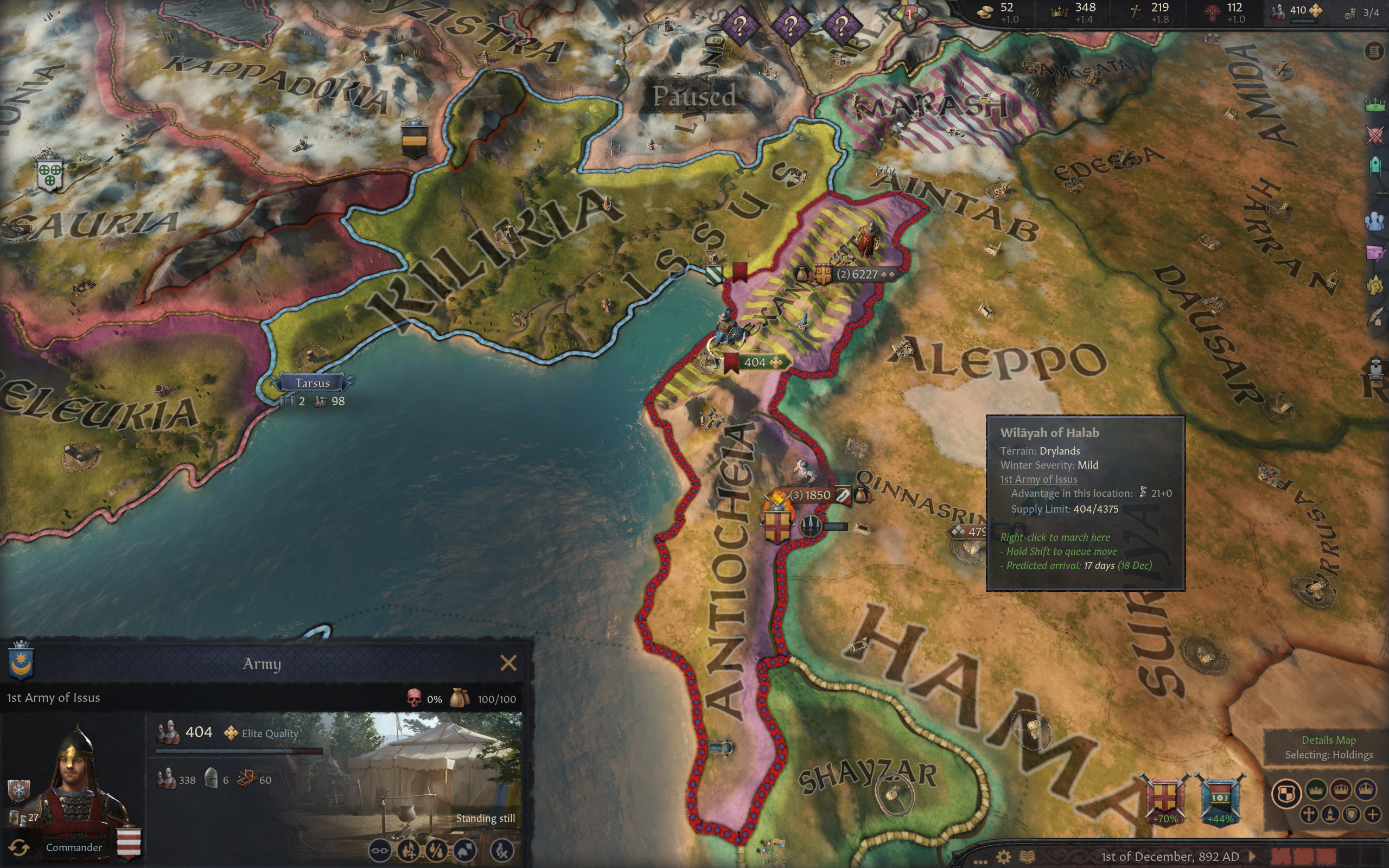Select the Tarsus holding label
Screen dimensions: 1389x868
[x=312, y=383]
